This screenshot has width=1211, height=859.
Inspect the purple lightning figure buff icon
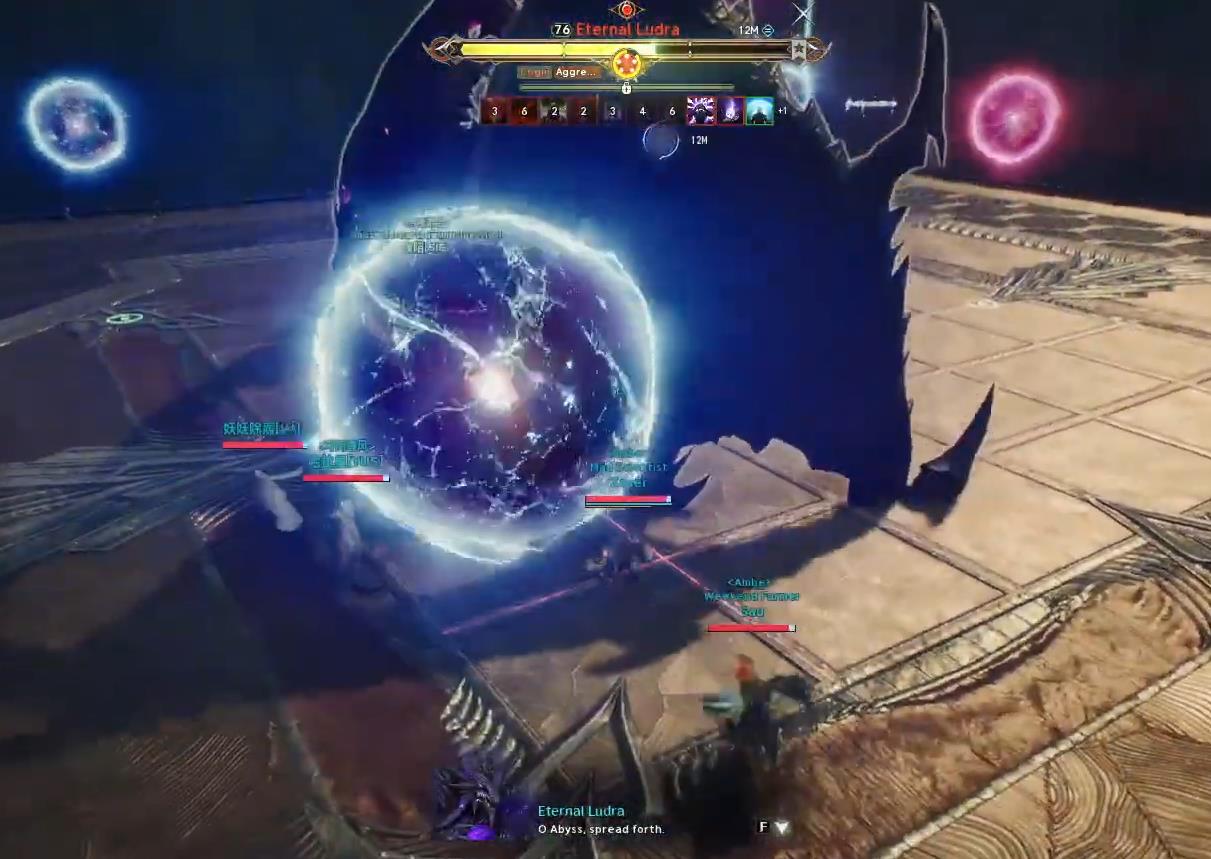click(700, 111)
